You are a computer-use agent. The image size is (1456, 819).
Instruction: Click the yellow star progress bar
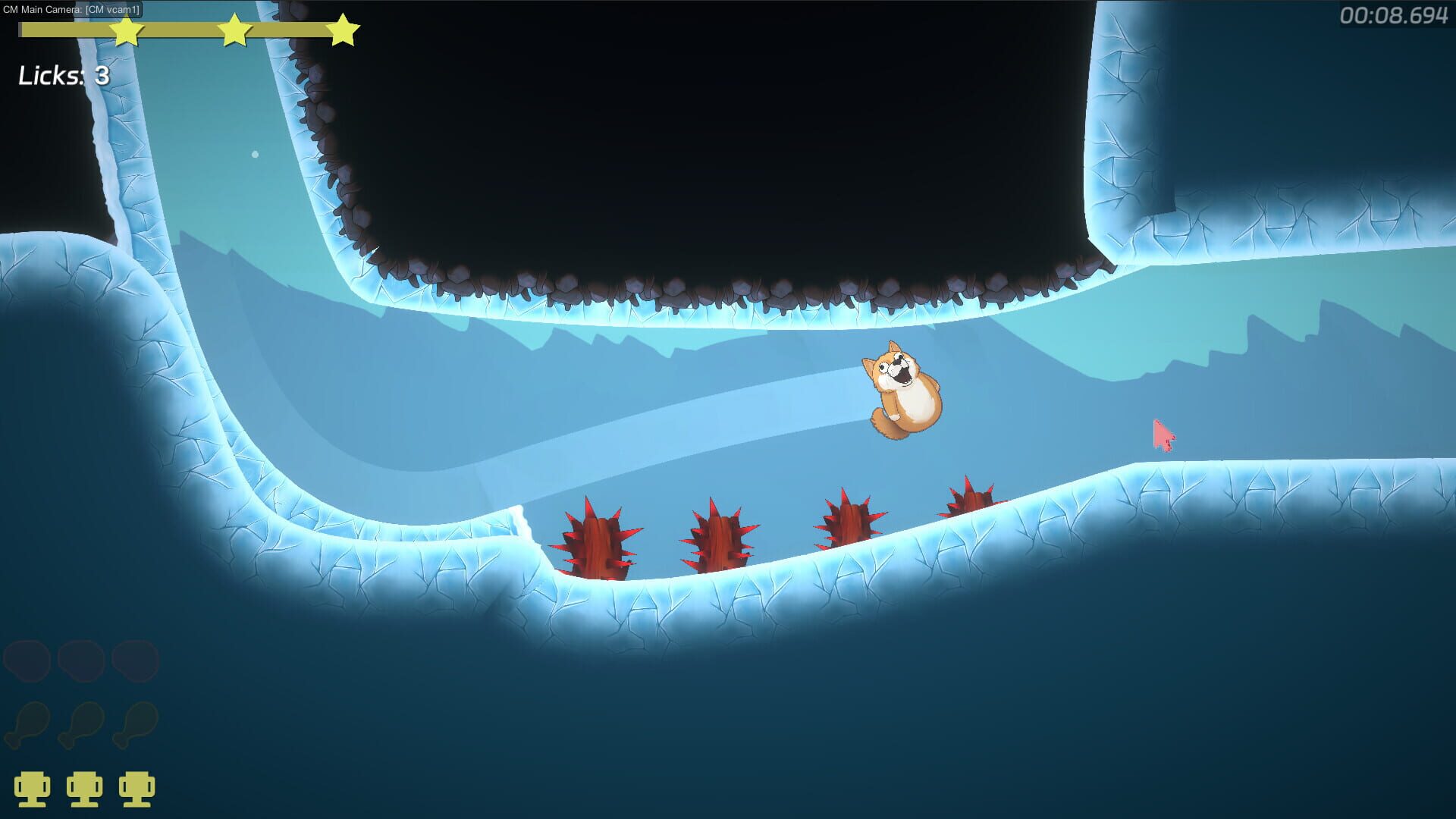point(182,30)
